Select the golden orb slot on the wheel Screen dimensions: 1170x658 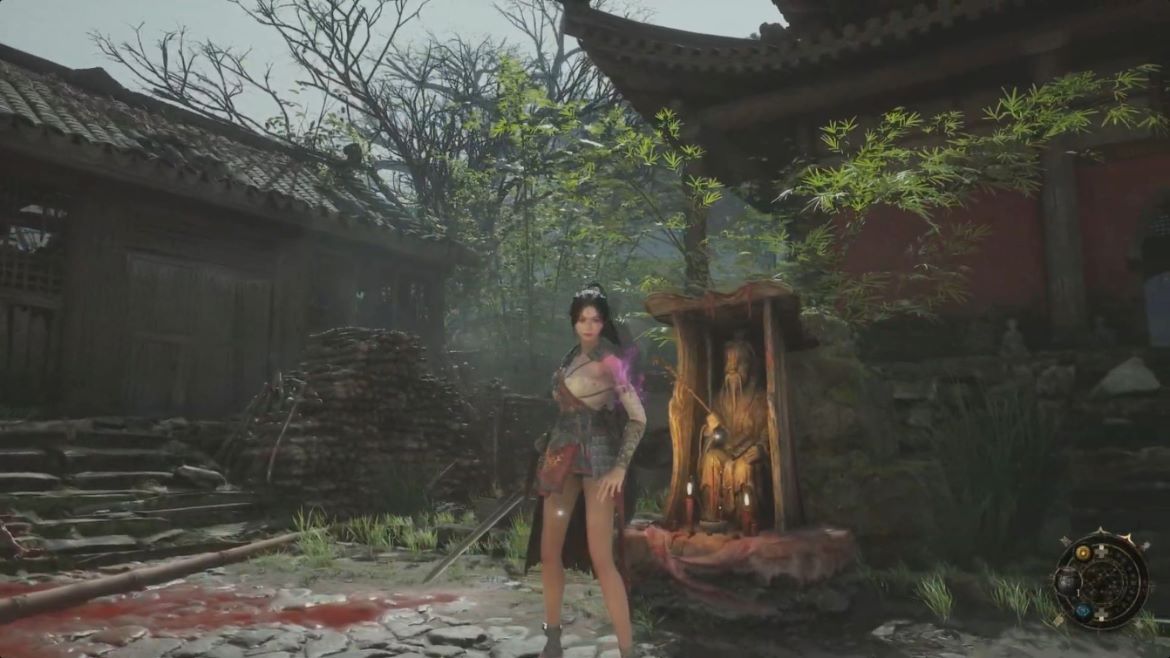coord(1082,553)
